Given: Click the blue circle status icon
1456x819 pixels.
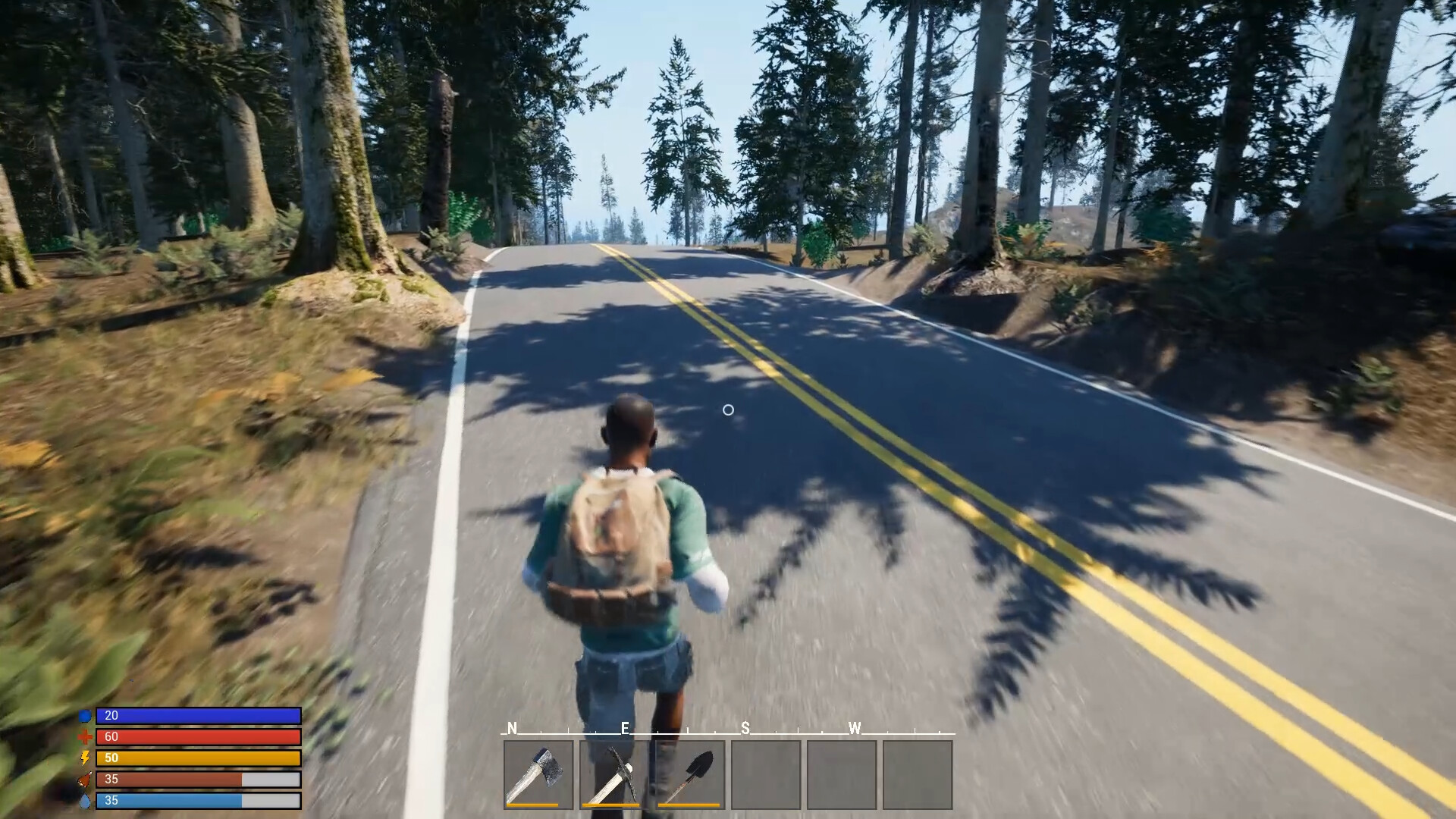Looking at the screenshot, I should (x=84, y=715).
